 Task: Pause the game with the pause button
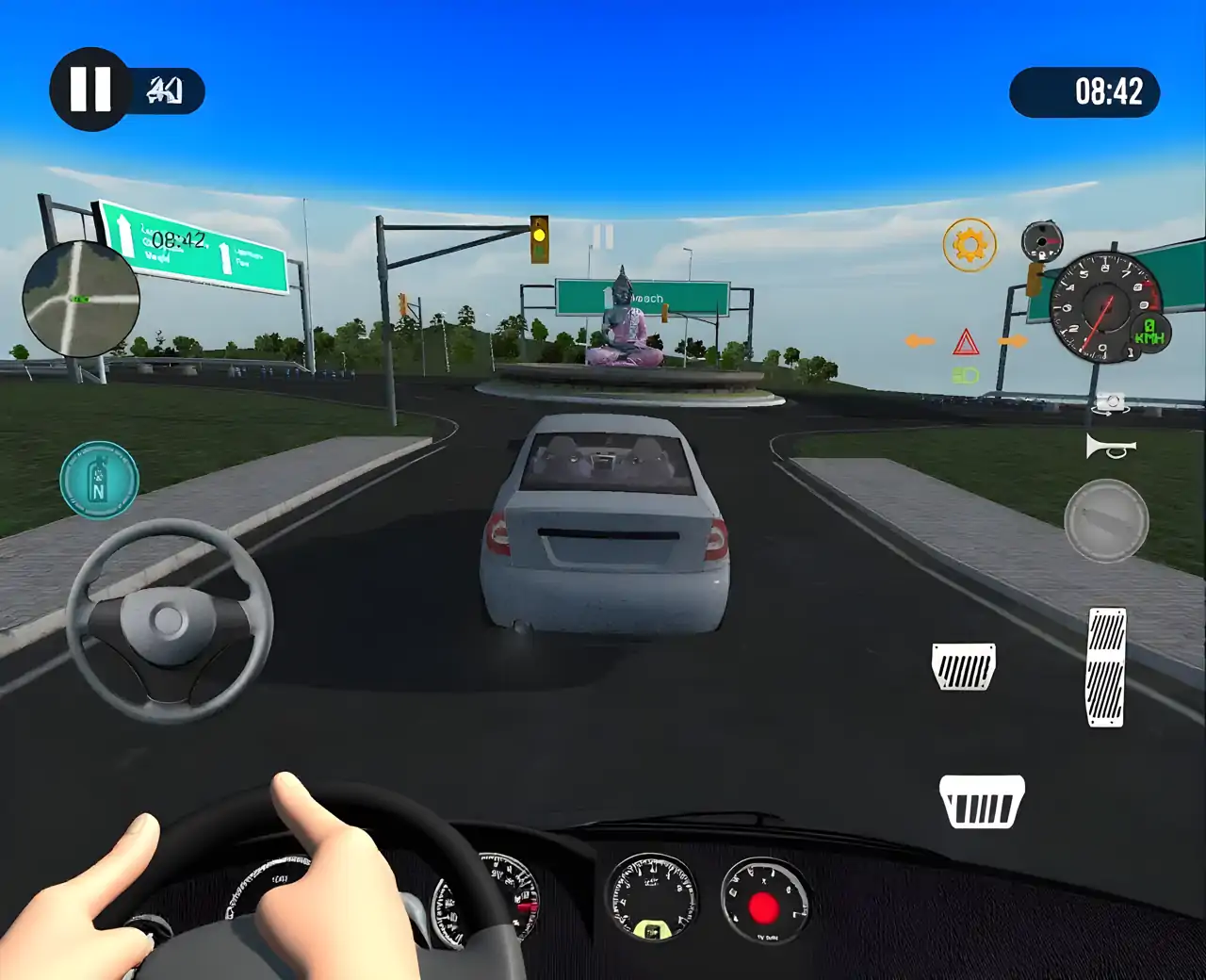(x=90, y=90)
